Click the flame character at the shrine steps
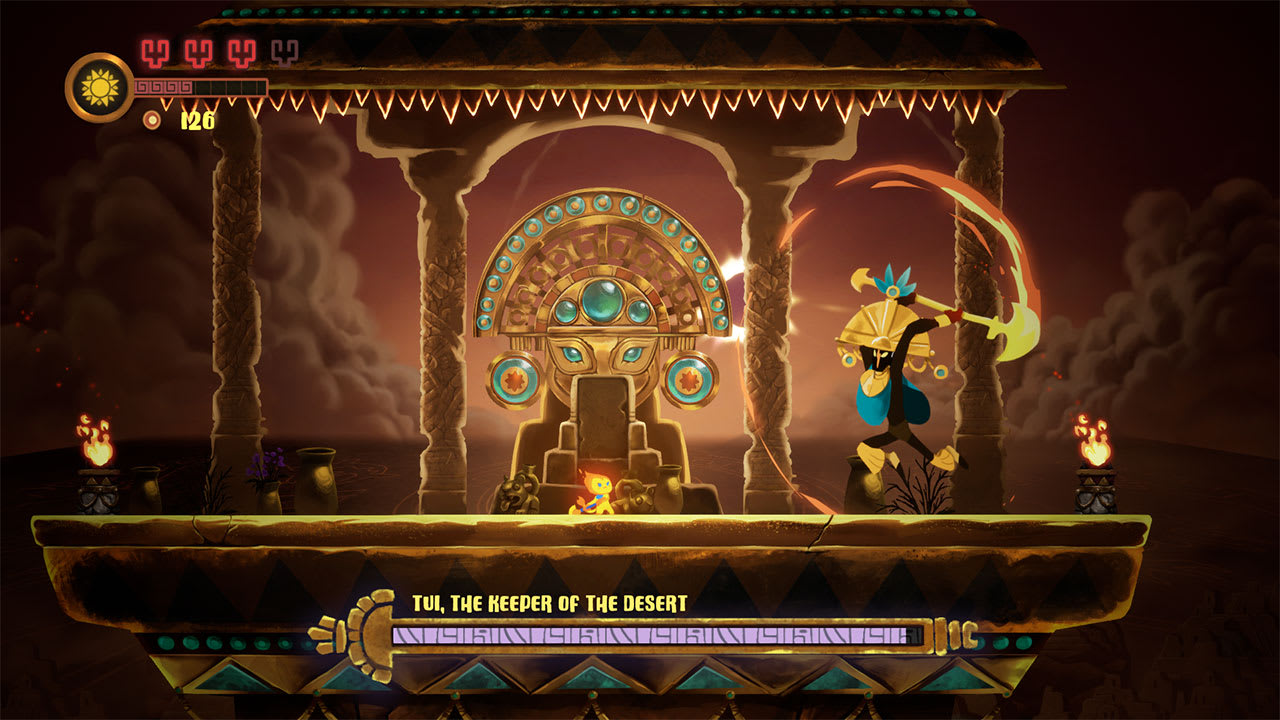The image size is (1280, 720). pyautogui.click(x=597, y=495)
